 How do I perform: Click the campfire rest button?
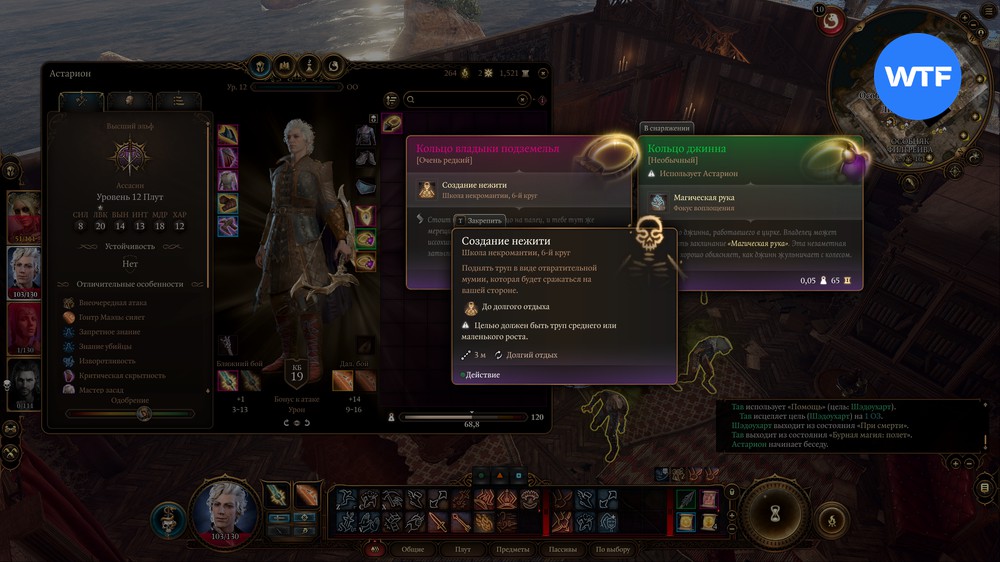[x=828, y=520]
